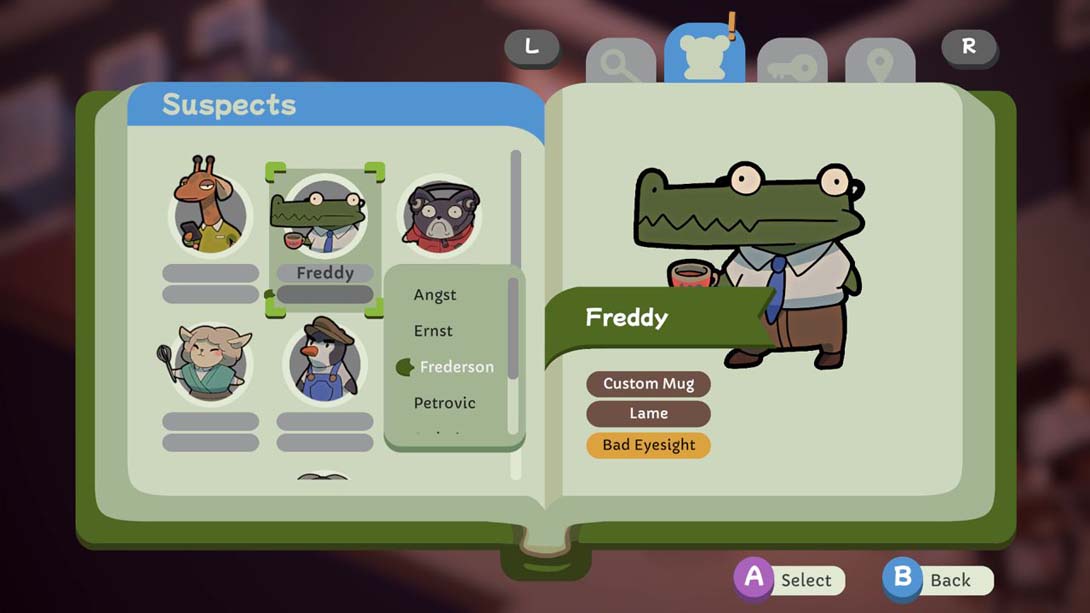
Task: Open the magnifying glass clues tab
Action: tap(621, 64)
